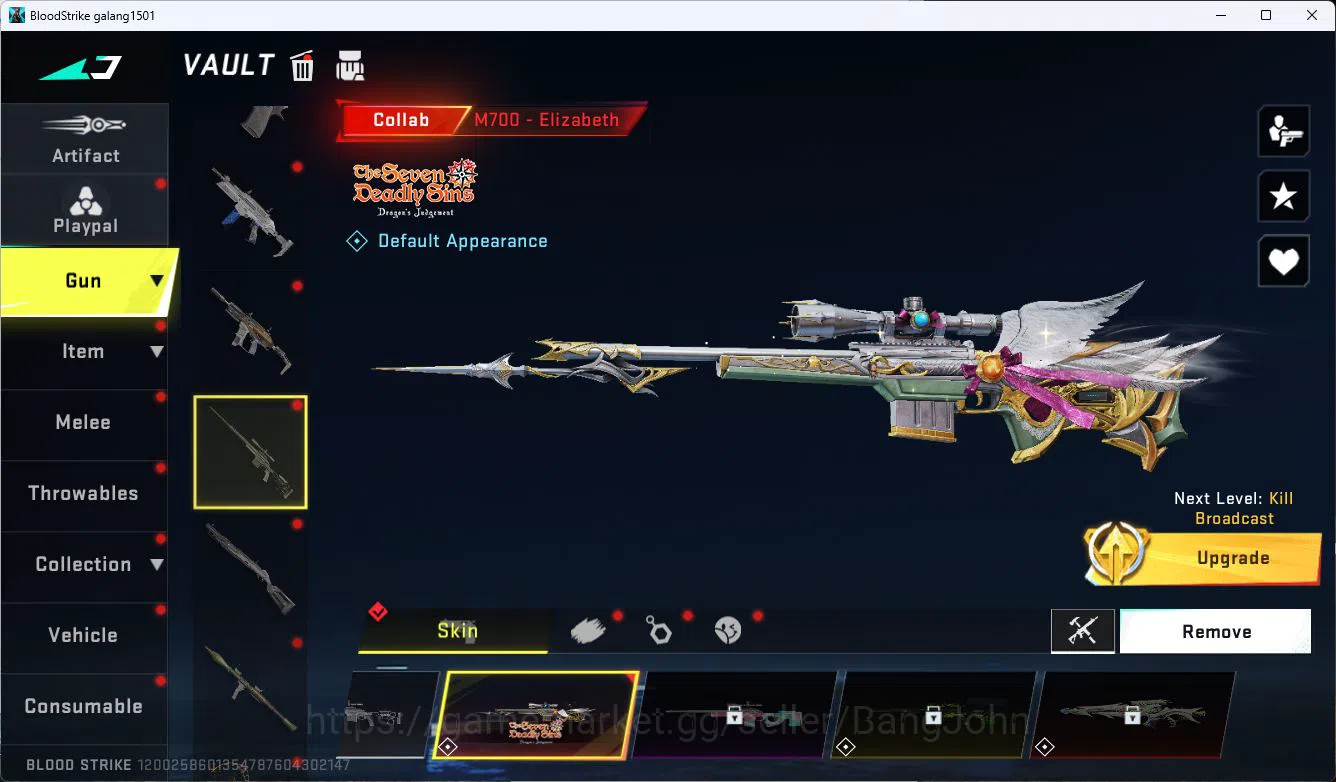Open the sticker customization icon
The height and width of the screenshot is (782, 1336).
[727, 630]
